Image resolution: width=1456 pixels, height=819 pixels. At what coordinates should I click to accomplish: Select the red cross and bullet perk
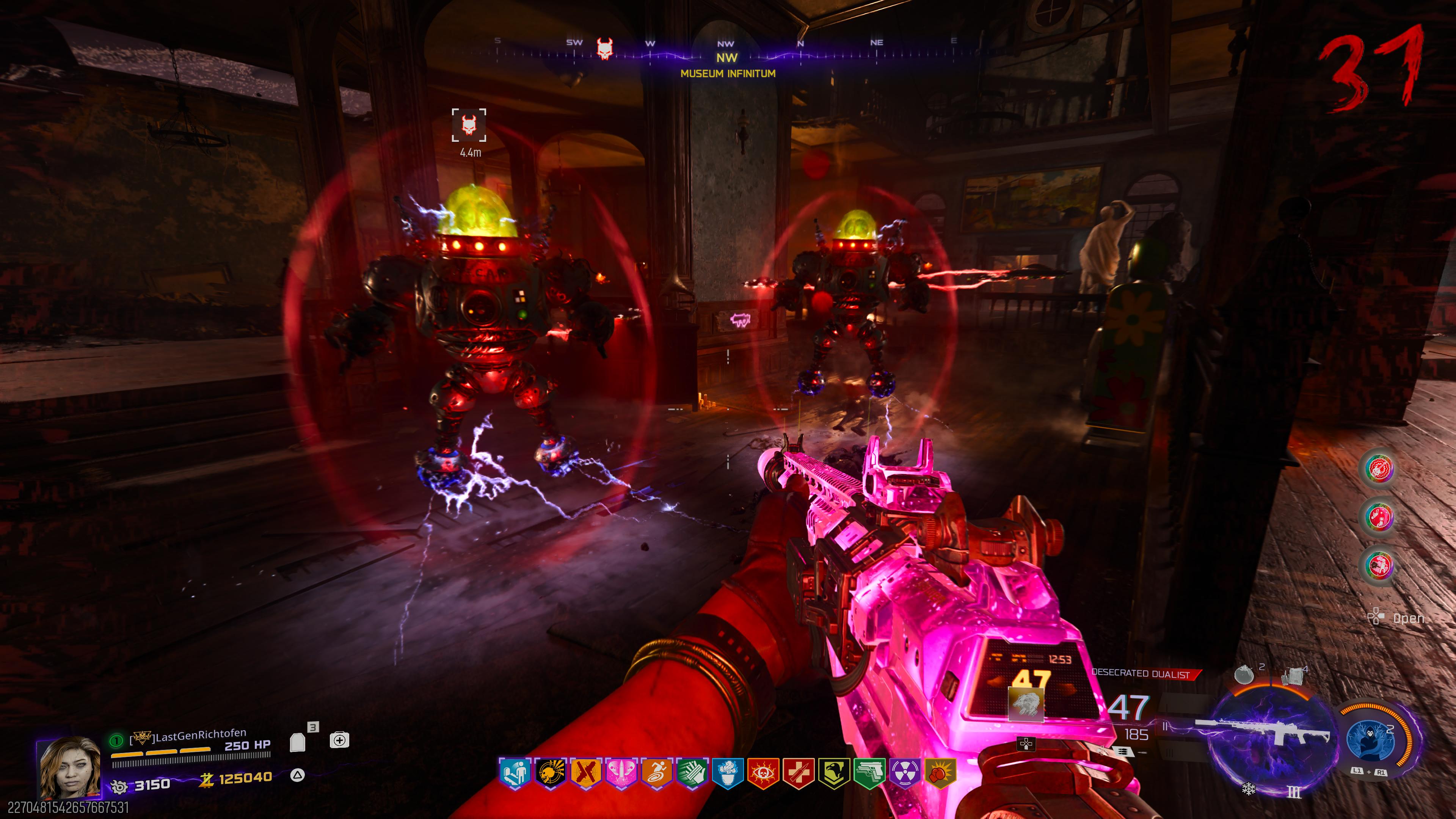pyautogui.click(x=798, y=773)
